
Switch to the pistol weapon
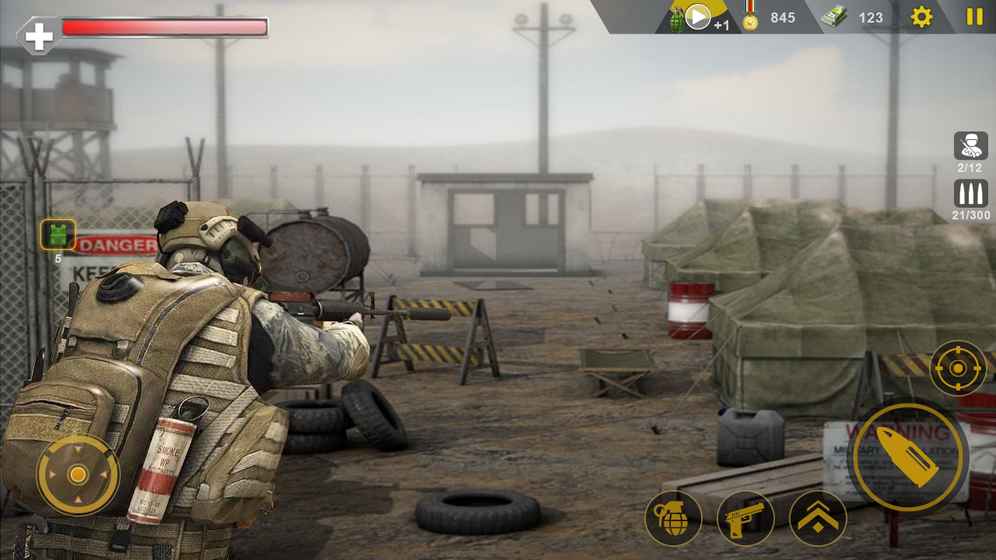click(x=745, y=518)
